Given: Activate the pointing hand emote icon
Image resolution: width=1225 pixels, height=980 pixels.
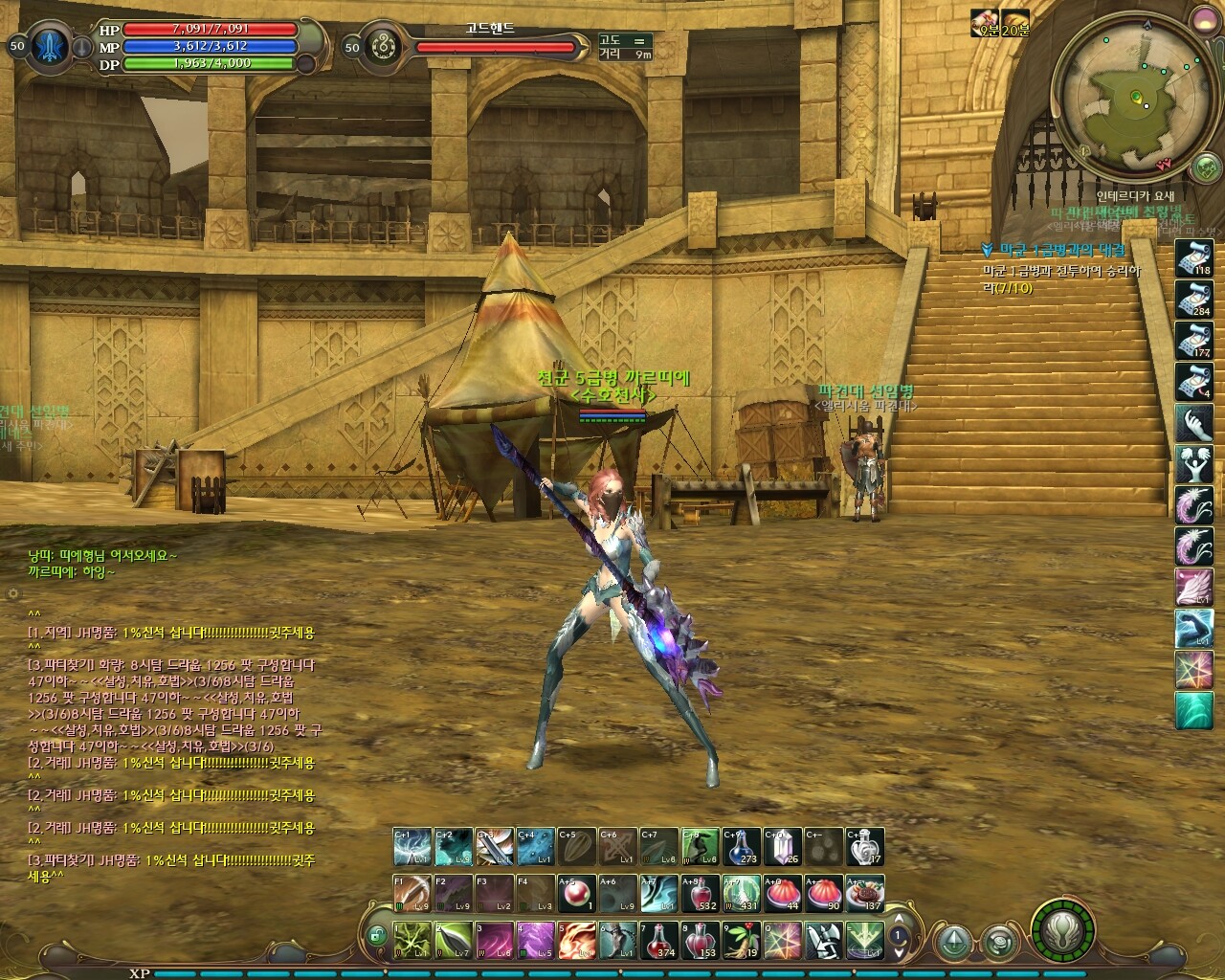Looking at the screenshot, I should (x=1193, y=423).
